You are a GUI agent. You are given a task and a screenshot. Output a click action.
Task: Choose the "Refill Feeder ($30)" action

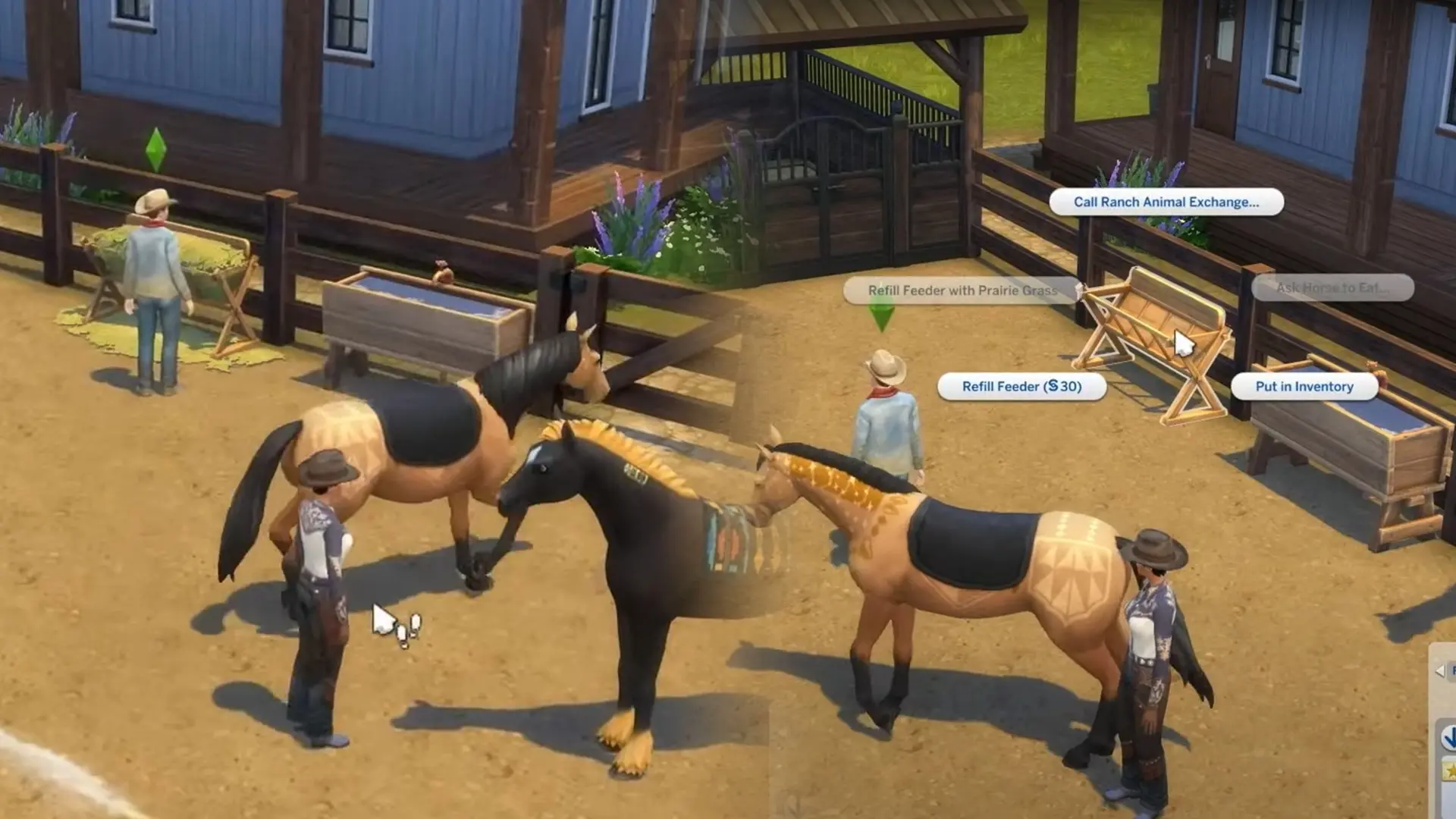[1021, 387]
